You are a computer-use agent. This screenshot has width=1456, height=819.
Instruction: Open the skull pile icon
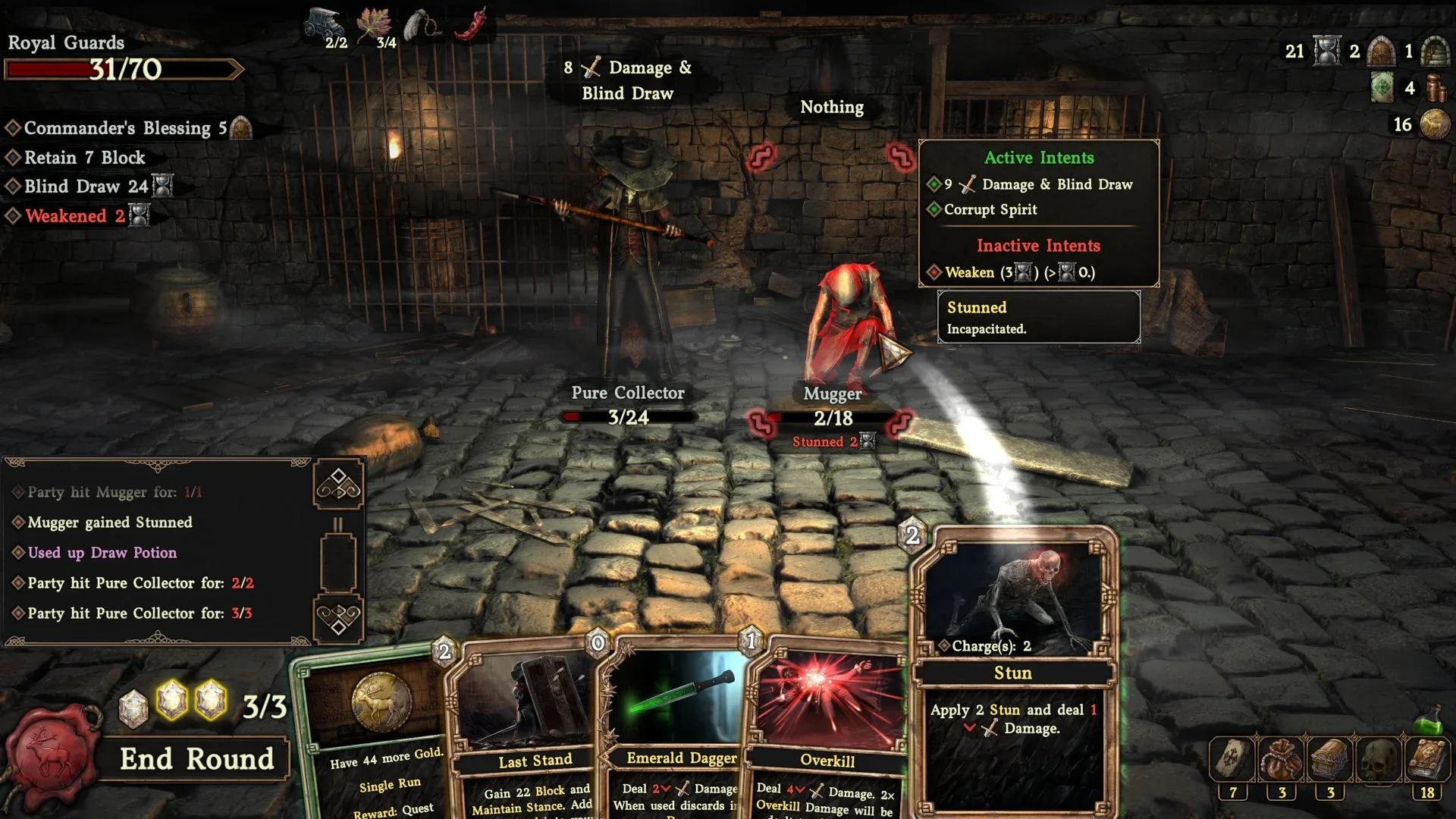coord(1379,759)
